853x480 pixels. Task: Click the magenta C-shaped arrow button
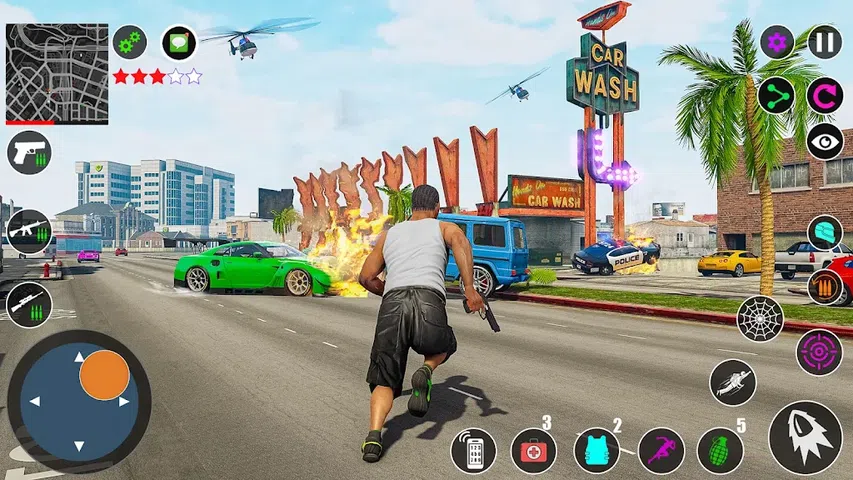click(x=825, y=95)
